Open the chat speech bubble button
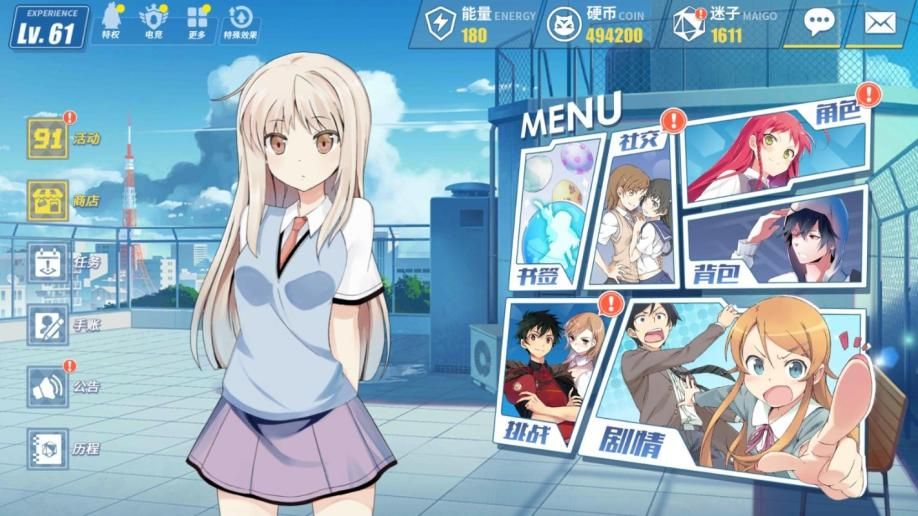The width and height of the screenshot is (918, 516). click(818, 23)
